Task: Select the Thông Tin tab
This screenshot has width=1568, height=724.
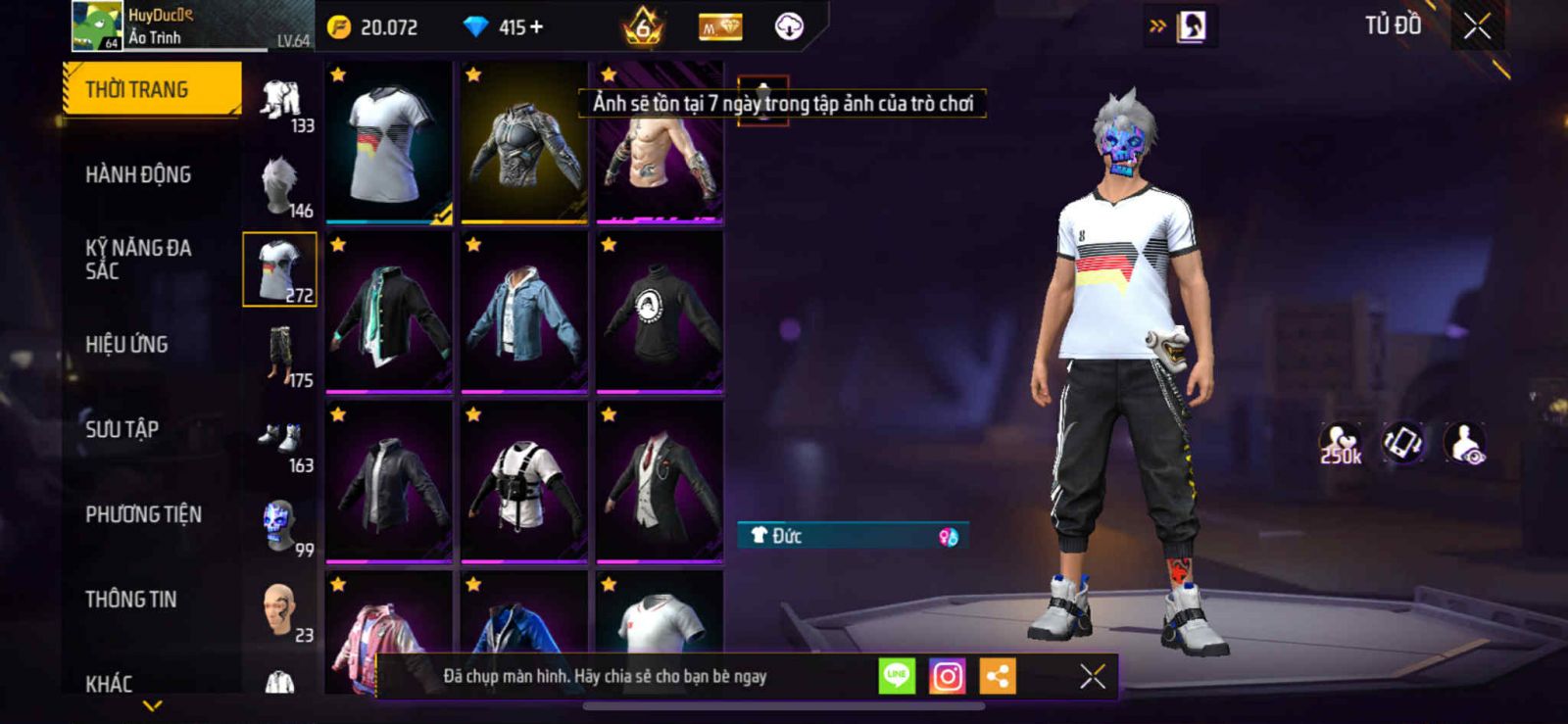Action: click(x=130, y=599)
